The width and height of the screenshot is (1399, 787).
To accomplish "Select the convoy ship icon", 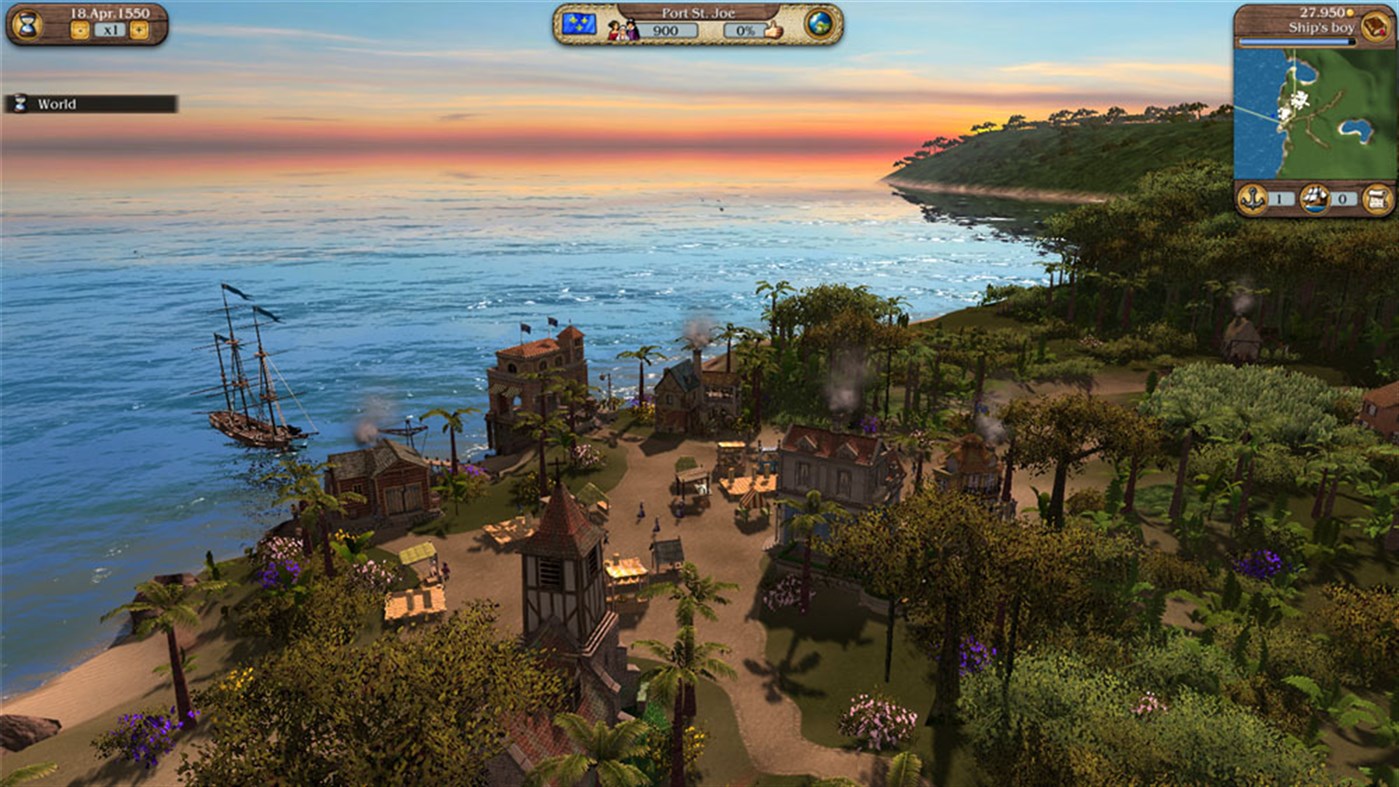I will click(1313, 199).
